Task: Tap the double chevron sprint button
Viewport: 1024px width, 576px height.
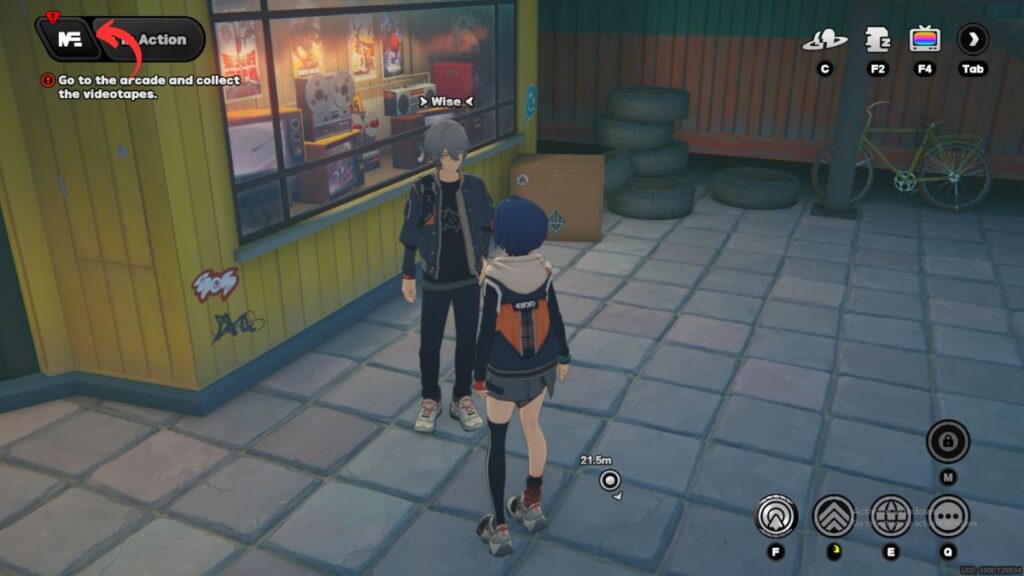Action: [833, 516]
